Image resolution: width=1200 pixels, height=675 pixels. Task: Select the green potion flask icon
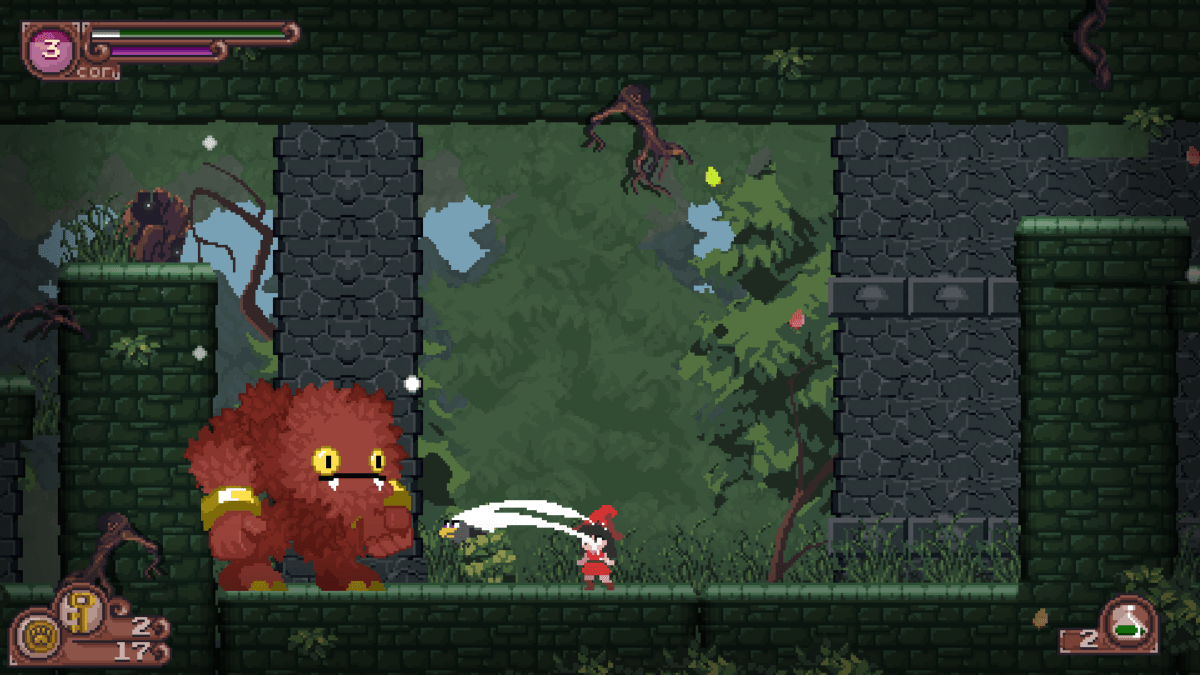click(x=1129, y=621)
